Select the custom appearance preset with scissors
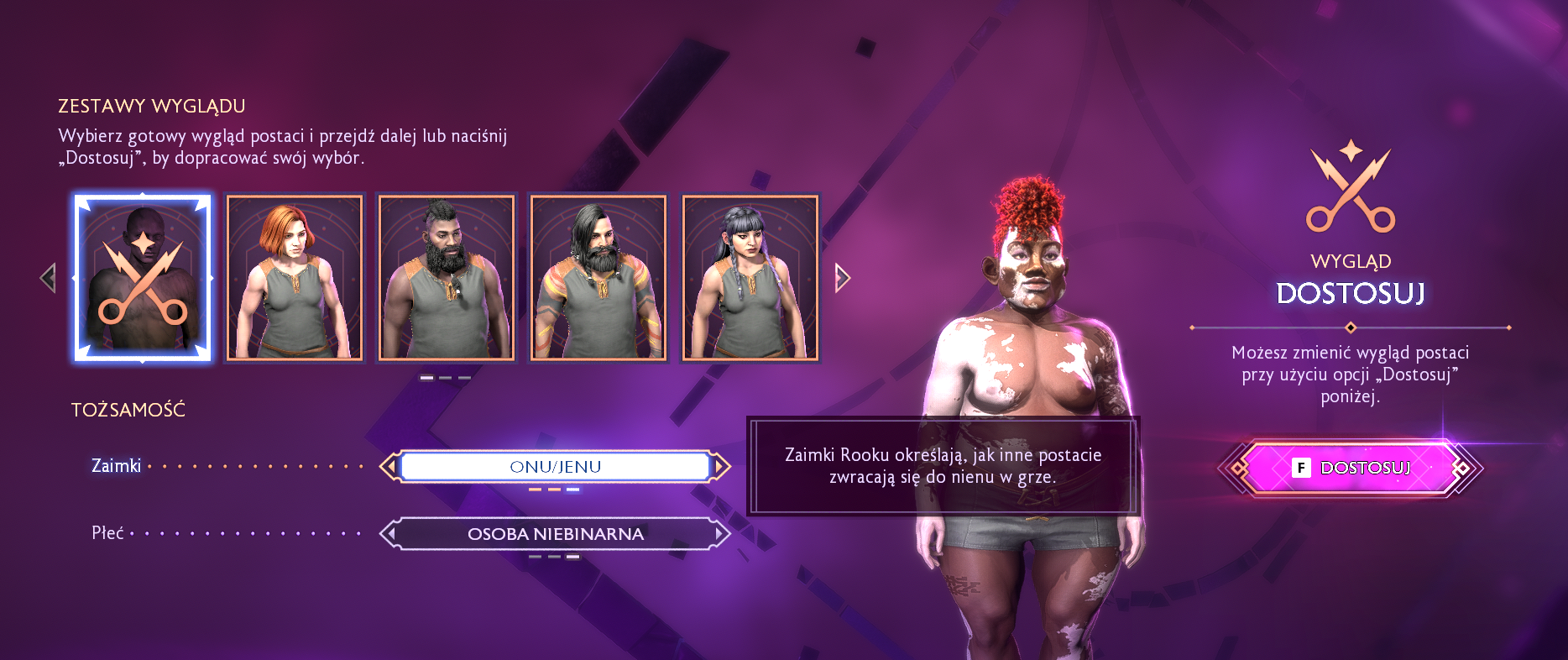 [143, 278]
